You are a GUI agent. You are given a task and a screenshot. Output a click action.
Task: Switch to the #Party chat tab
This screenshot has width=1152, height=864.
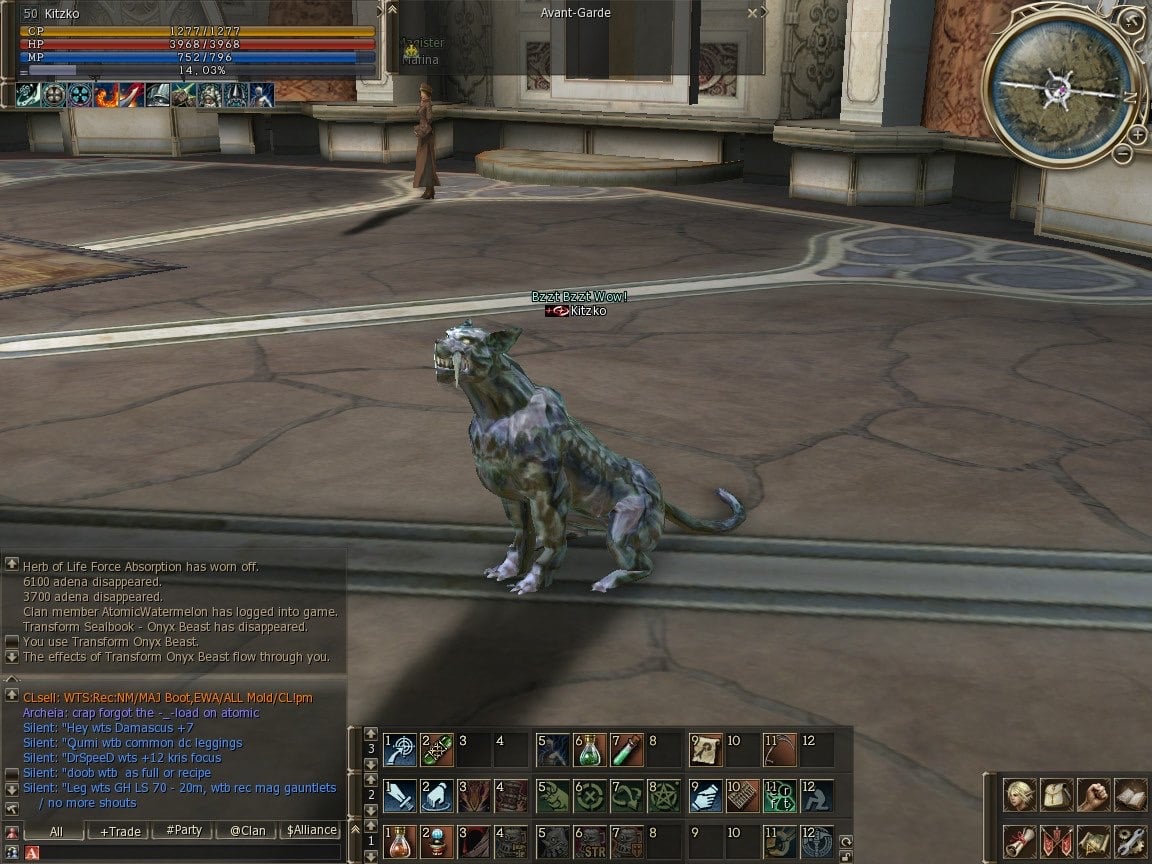pos(184,831)
